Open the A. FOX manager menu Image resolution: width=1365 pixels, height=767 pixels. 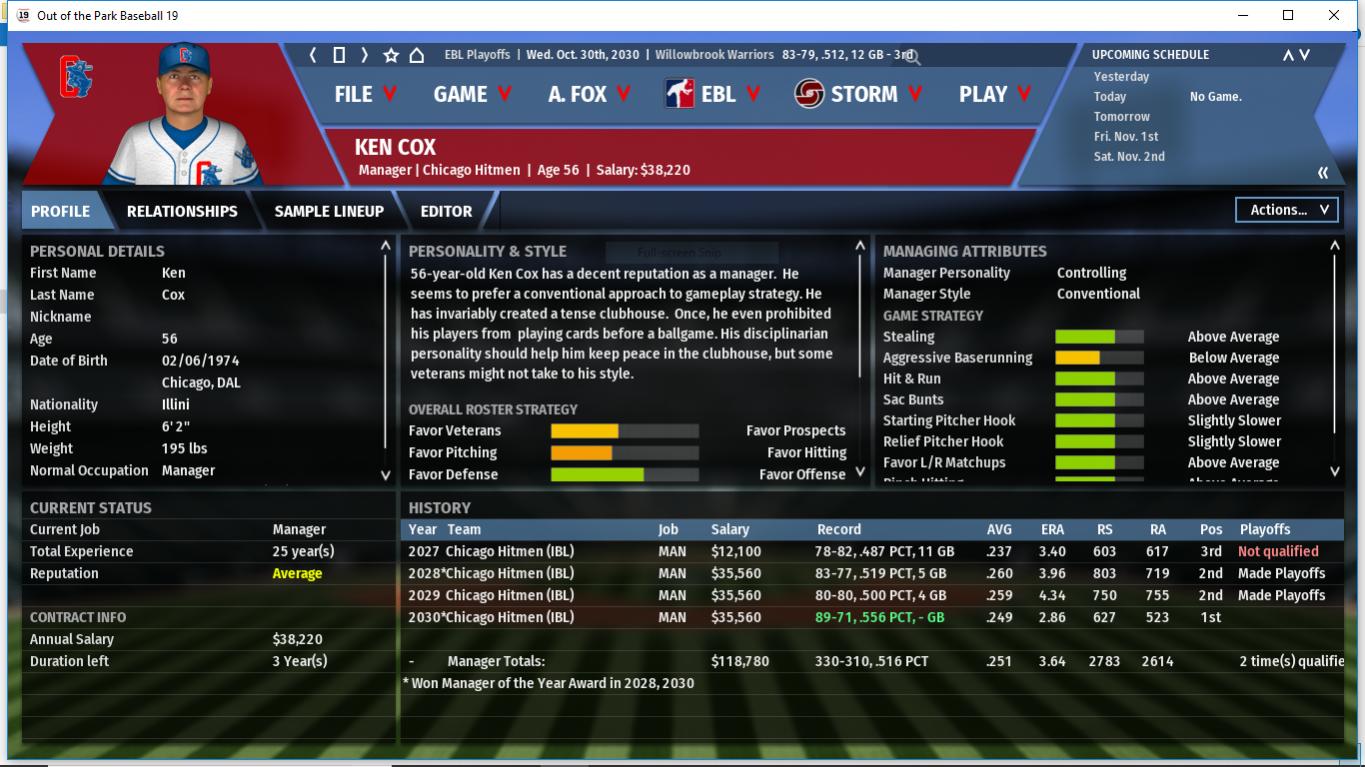(x=589, y=94)
